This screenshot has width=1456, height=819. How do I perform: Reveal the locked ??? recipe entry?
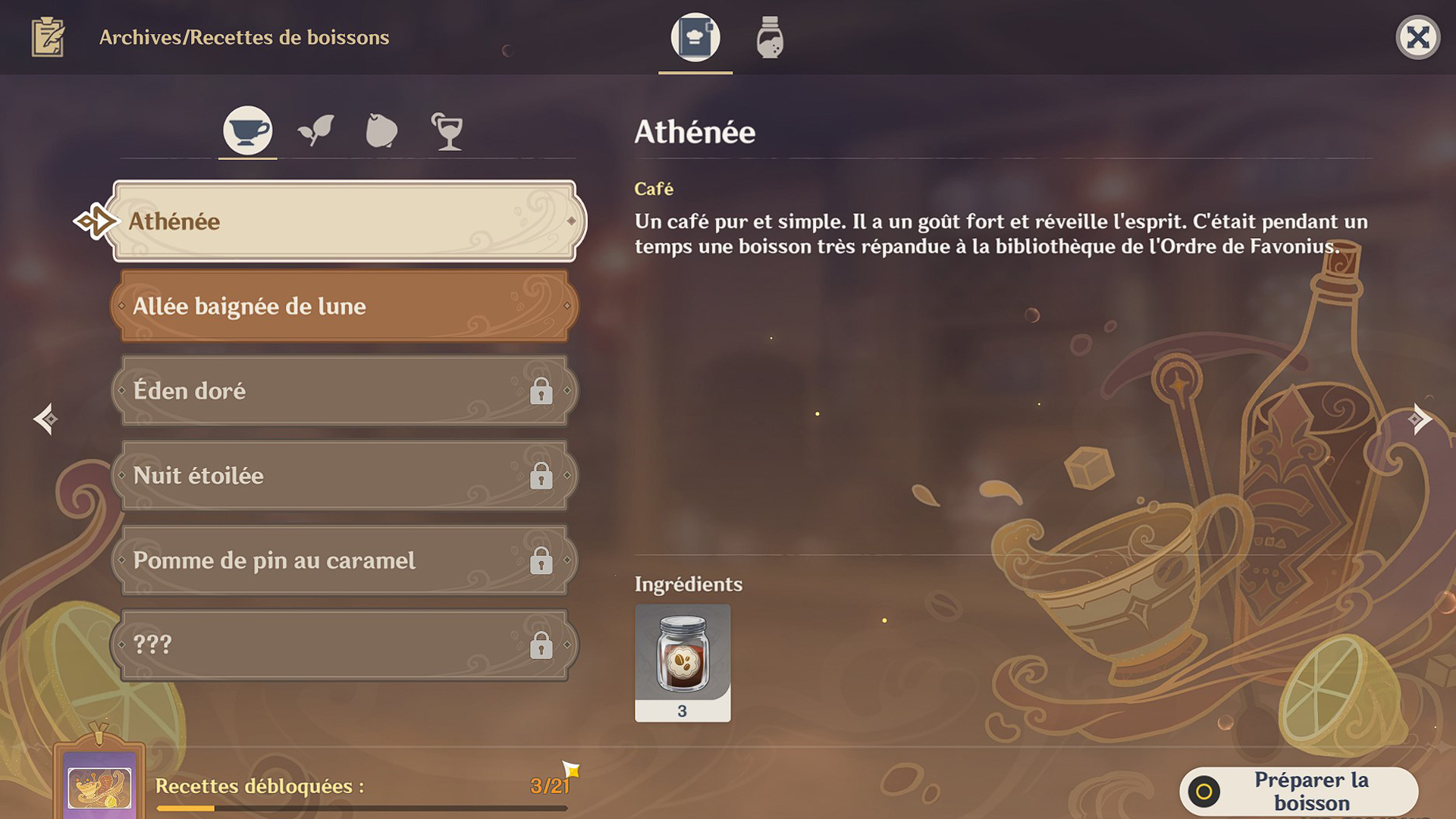(341, 644)
